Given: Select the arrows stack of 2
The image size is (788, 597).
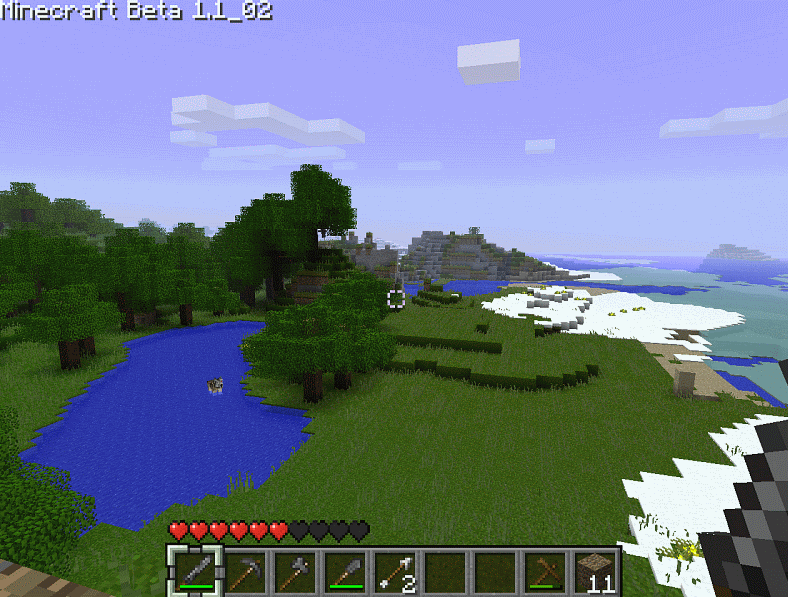Looking at the screenshot, I should pos(394,572).
